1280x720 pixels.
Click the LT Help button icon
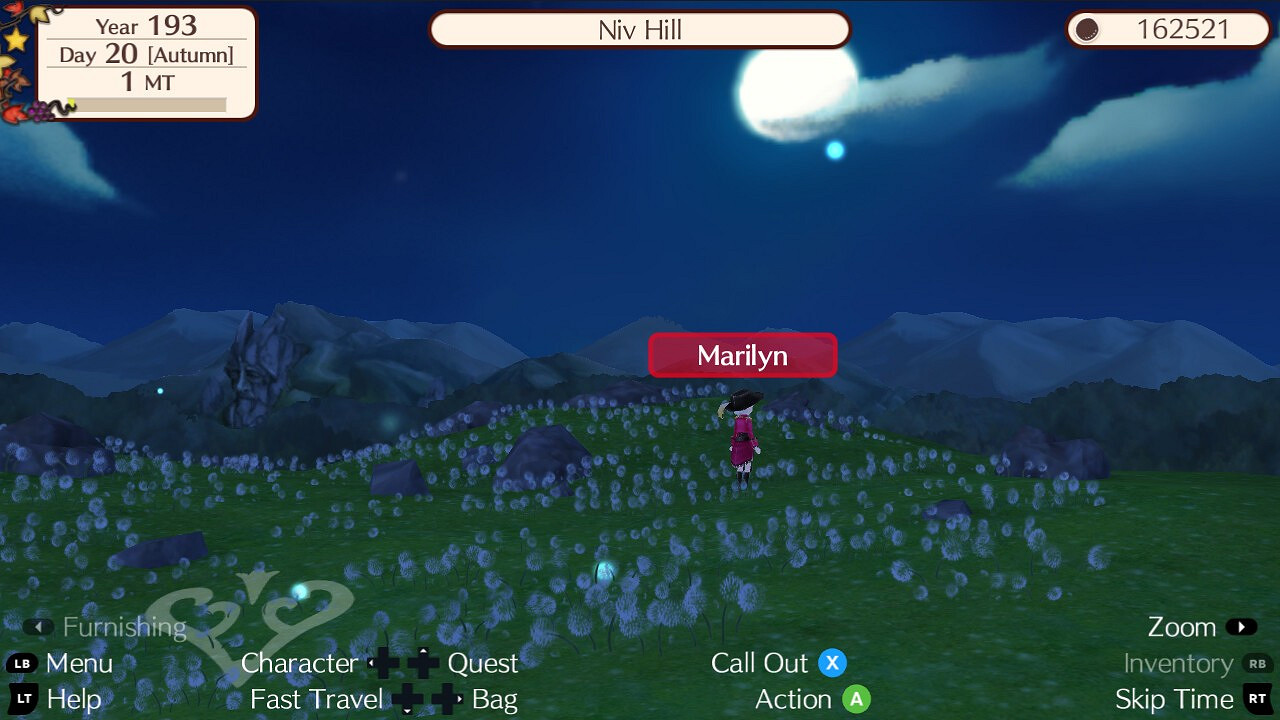[x=21, y=700]
